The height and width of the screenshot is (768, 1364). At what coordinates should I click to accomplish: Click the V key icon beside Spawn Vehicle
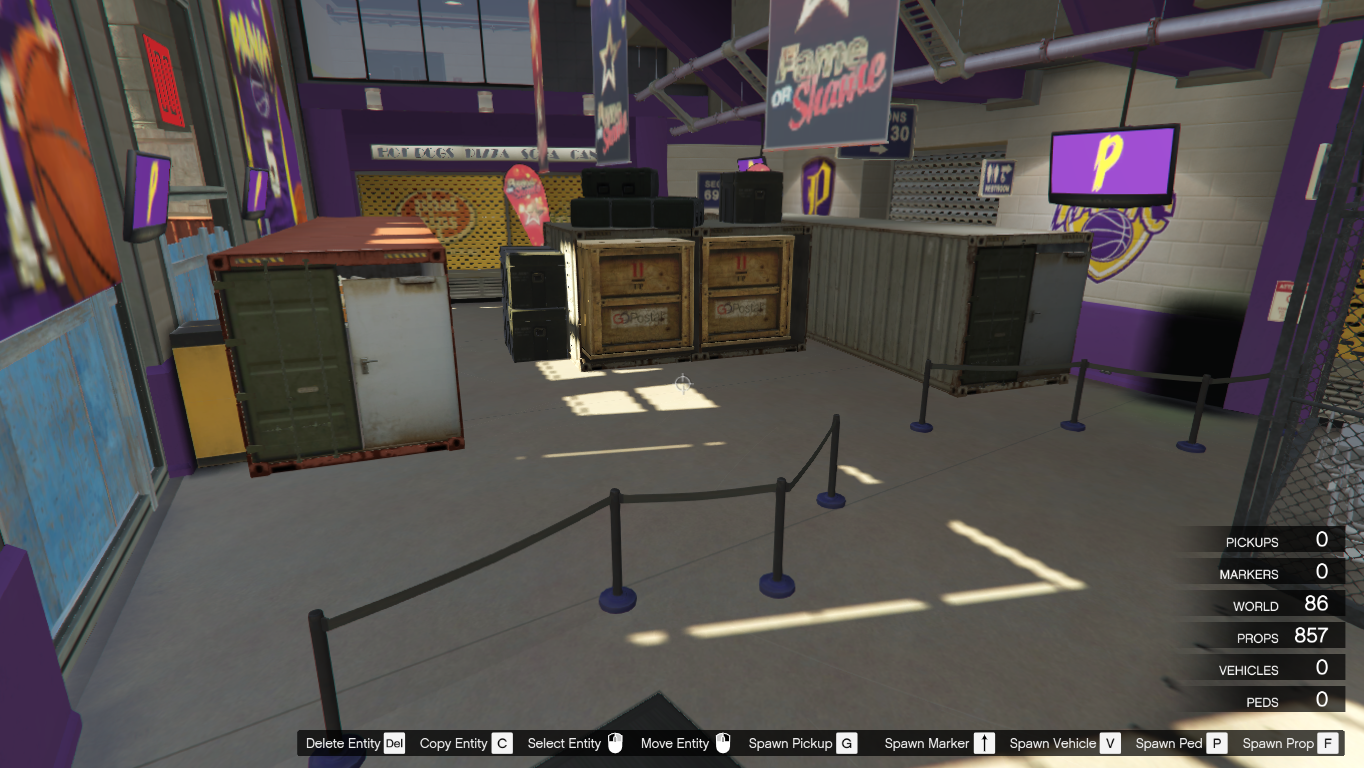click(x=1111, y=743)
